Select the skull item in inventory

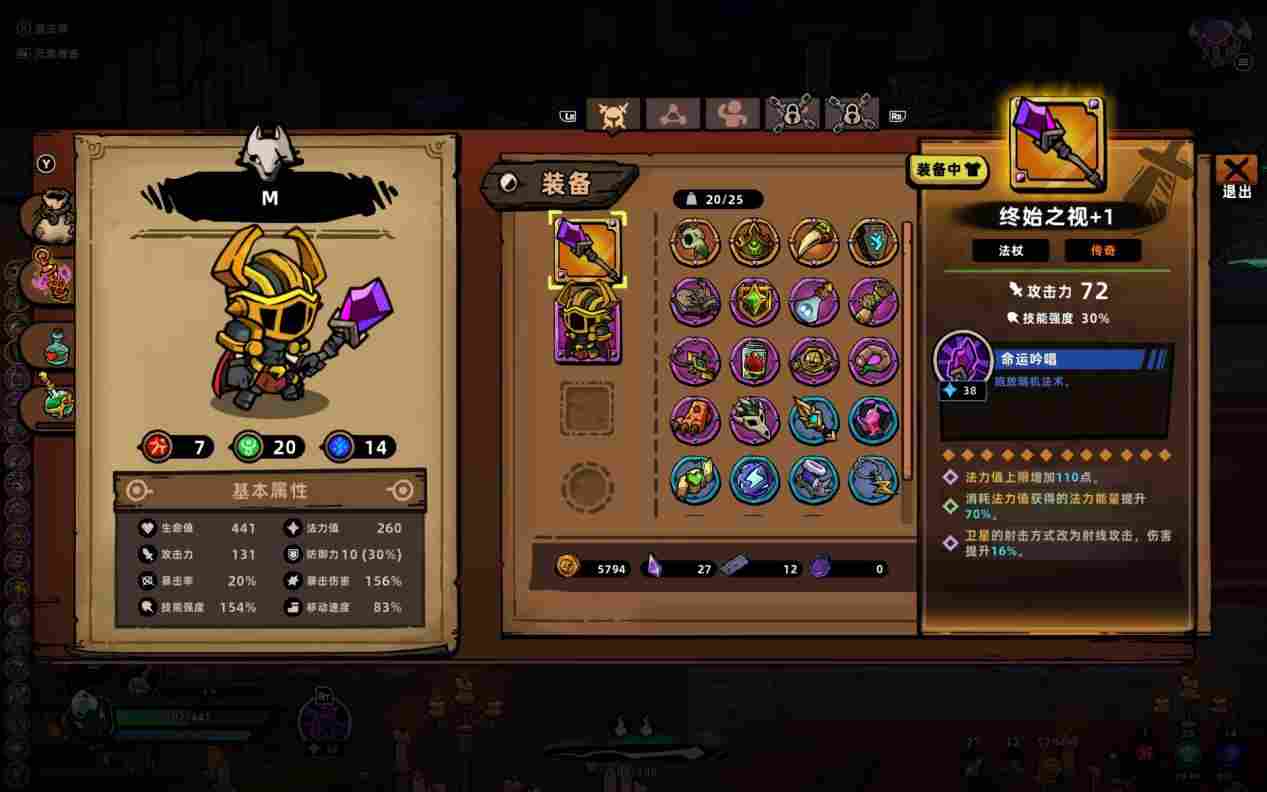coord(694,242)
